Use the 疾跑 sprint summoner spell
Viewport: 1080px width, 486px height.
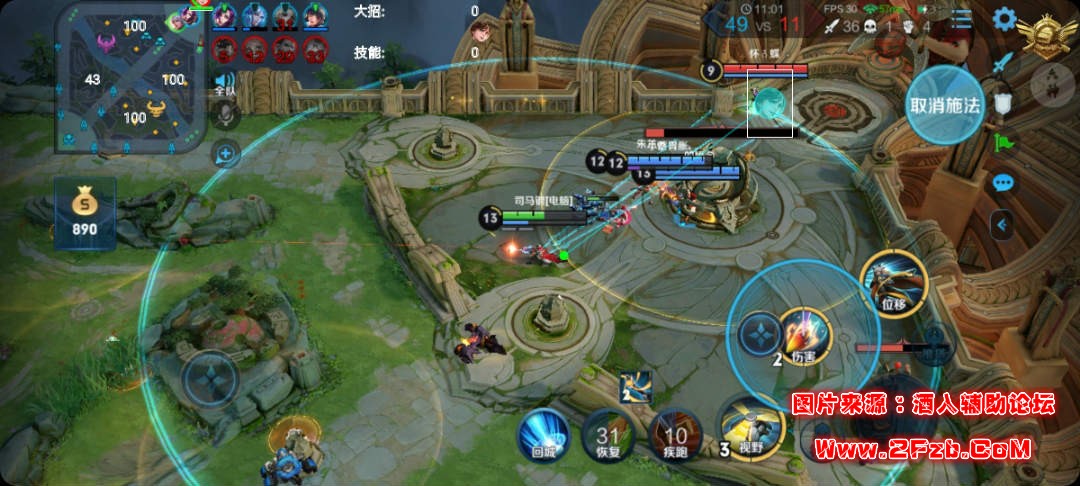point(675,436)
